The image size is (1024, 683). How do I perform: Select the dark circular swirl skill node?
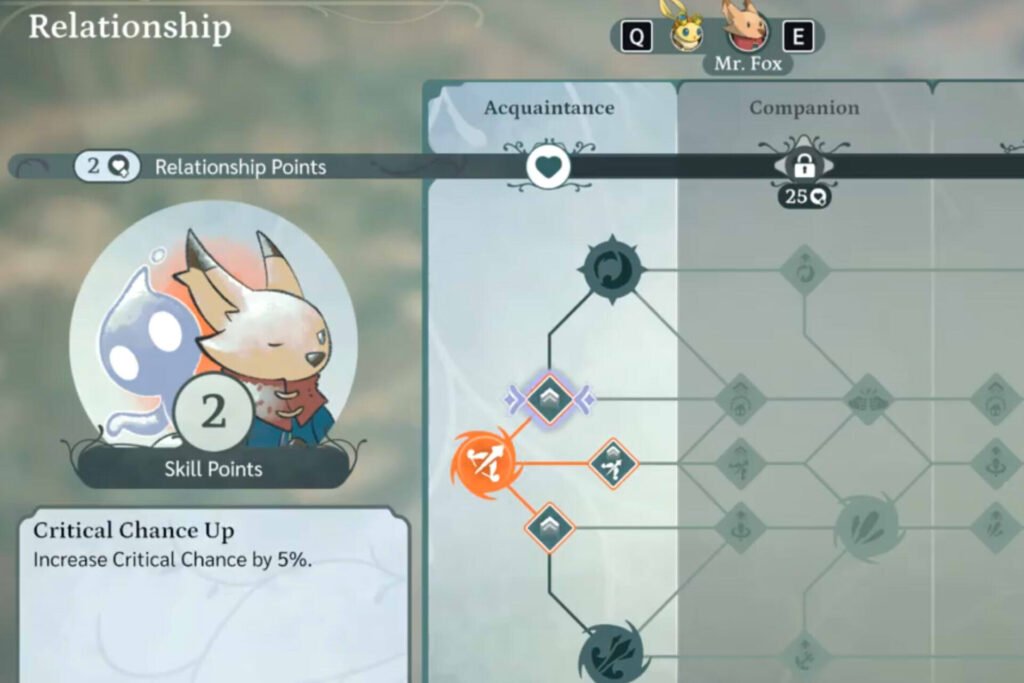tap(612, 269)
